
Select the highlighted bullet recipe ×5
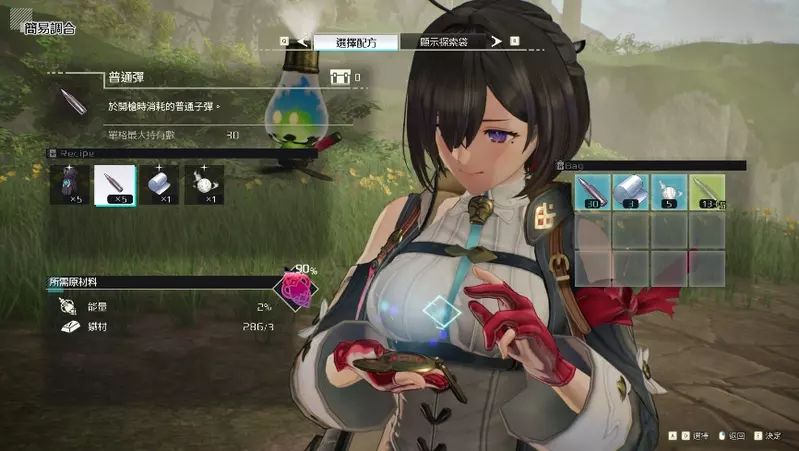point(115,186)
